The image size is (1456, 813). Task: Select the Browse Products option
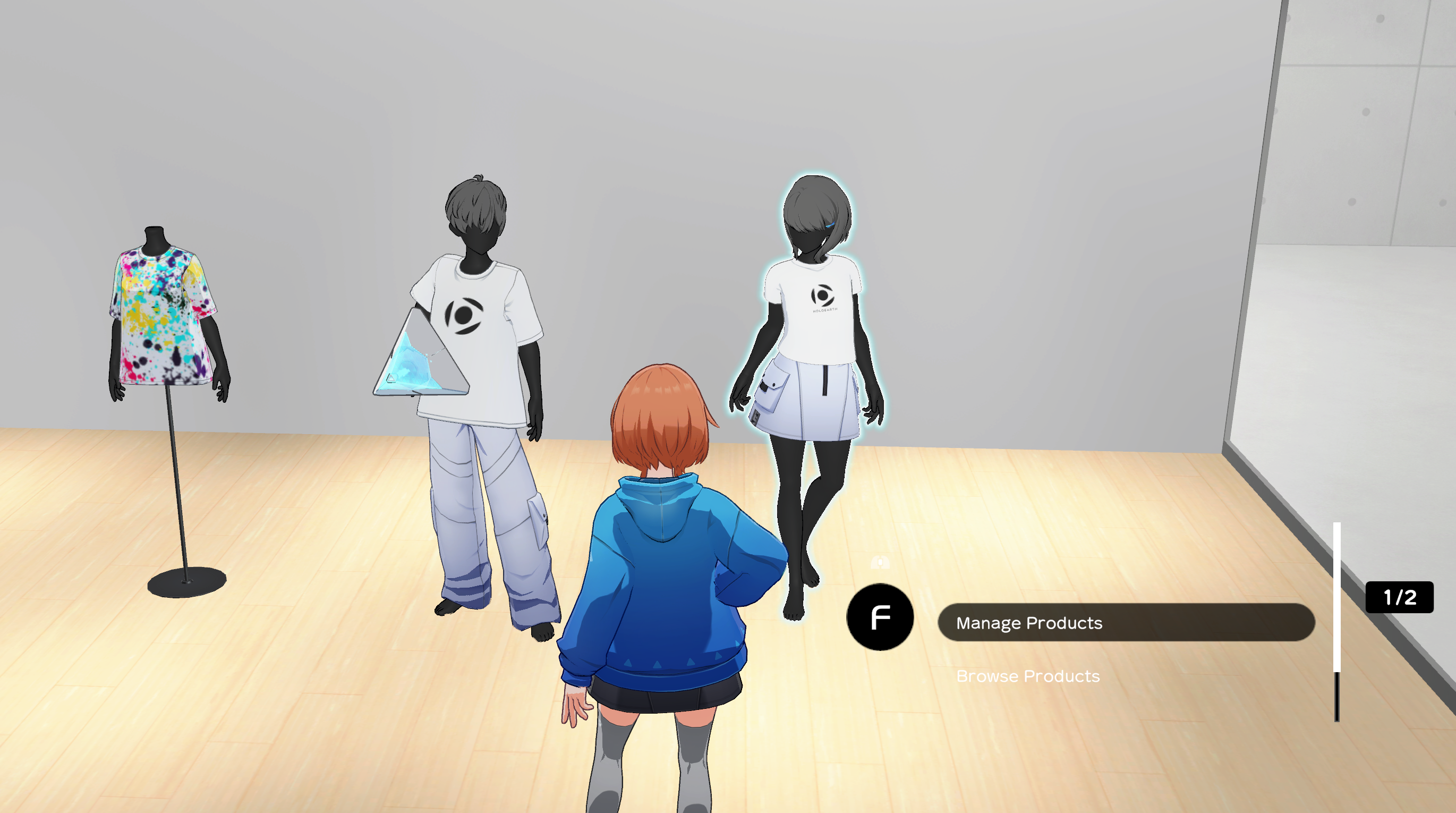[x=1029, y=675]
